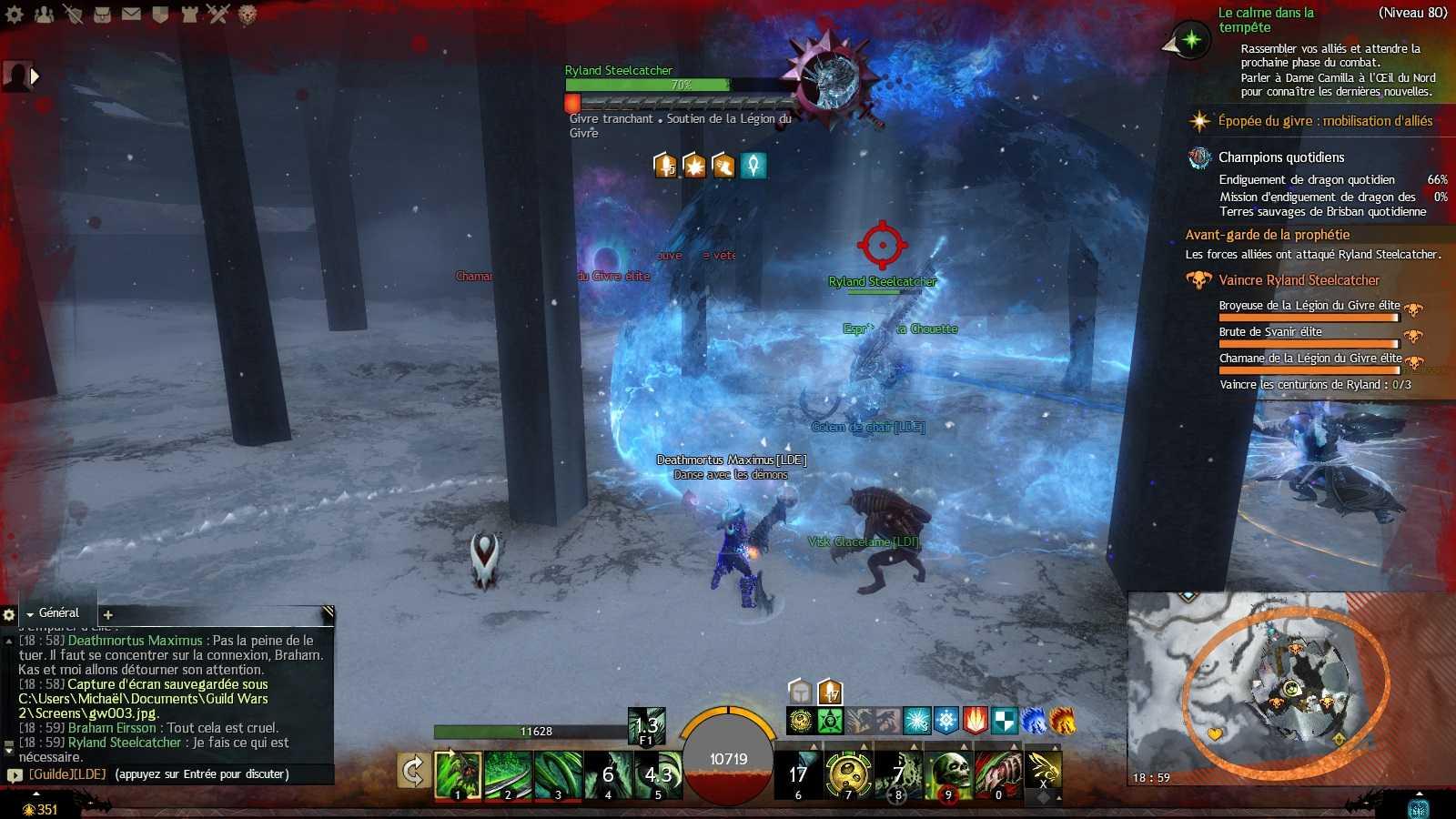Open chat options gear
Image resolution: width=1456 pixels, height=819 pixels.
coord(9,615)
